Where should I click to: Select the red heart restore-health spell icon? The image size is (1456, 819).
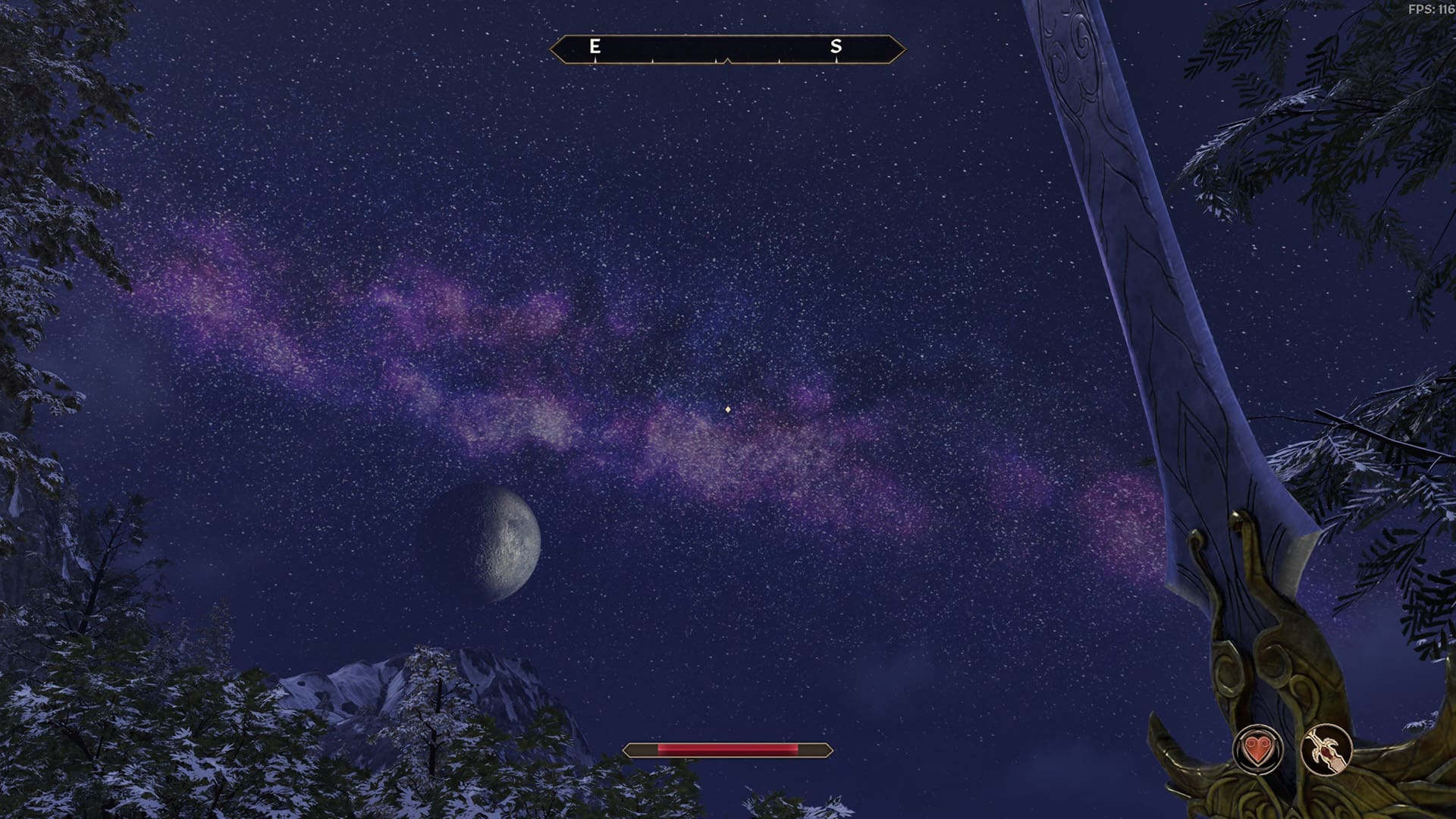pyautogui.click(x=1258, y=750)
